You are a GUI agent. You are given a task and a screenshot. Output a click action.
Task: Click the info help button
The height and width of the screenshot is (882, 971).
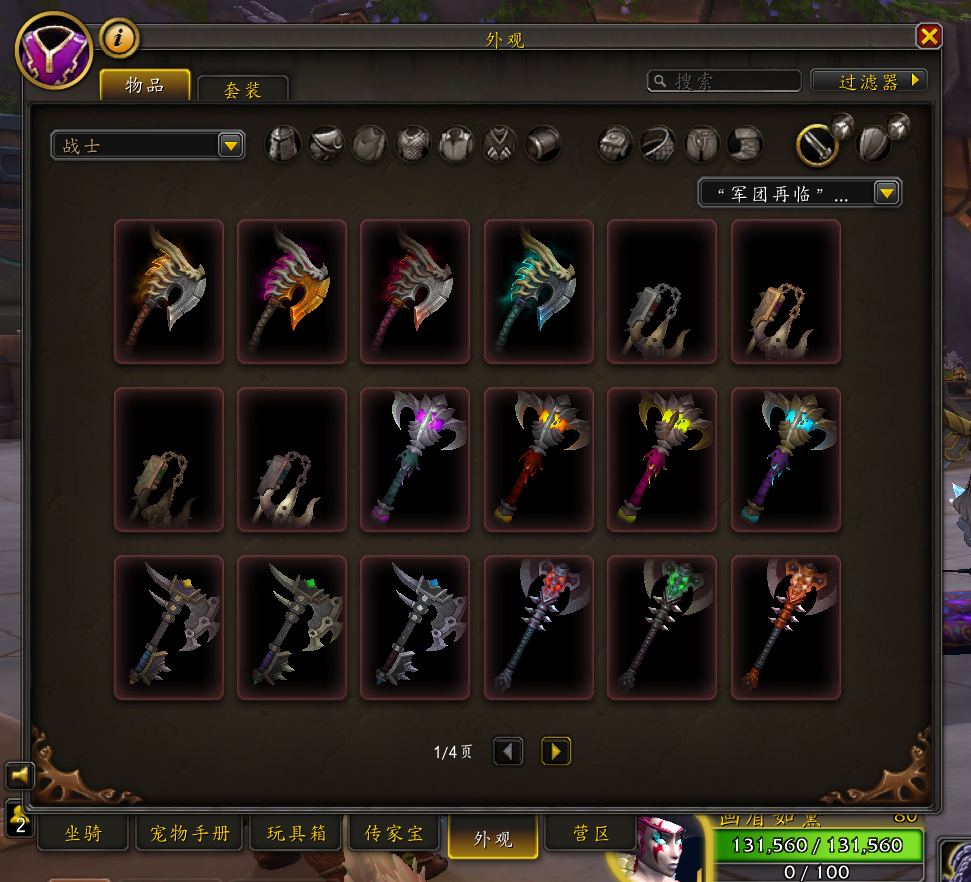tap(120, 39)
